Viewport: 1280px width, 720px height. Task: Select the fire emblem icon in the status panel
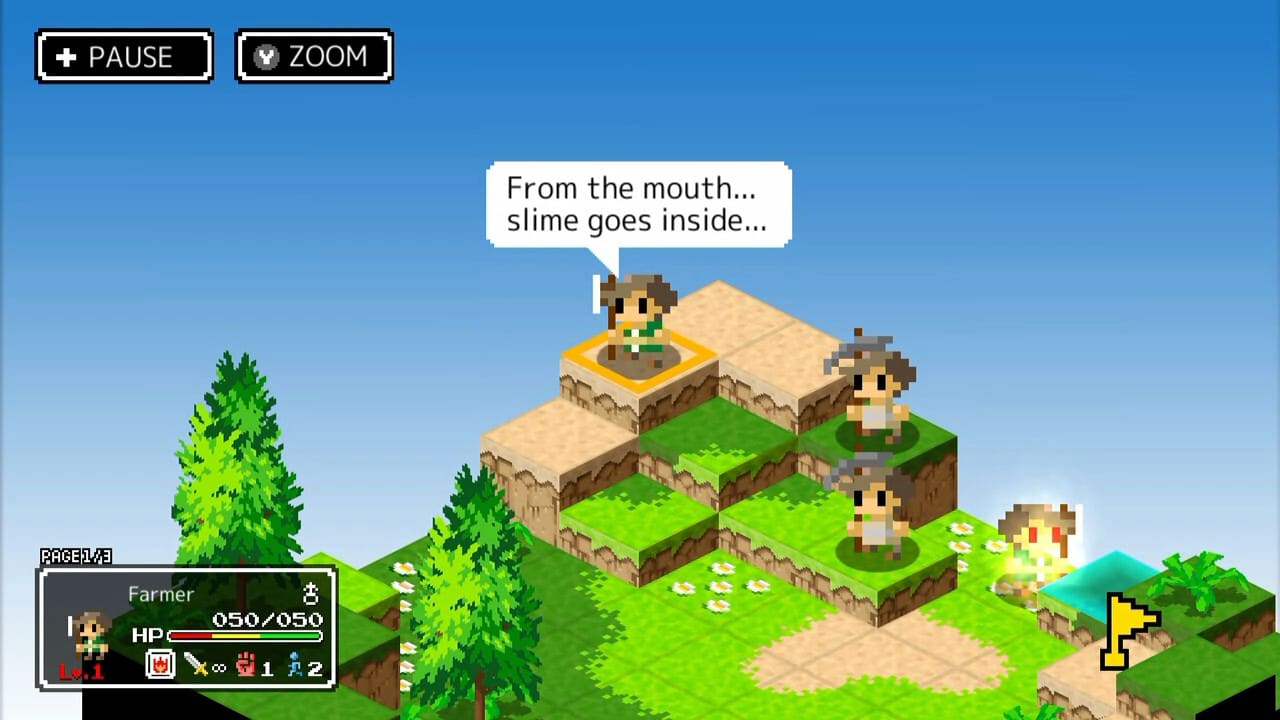[x=160, y=665]
